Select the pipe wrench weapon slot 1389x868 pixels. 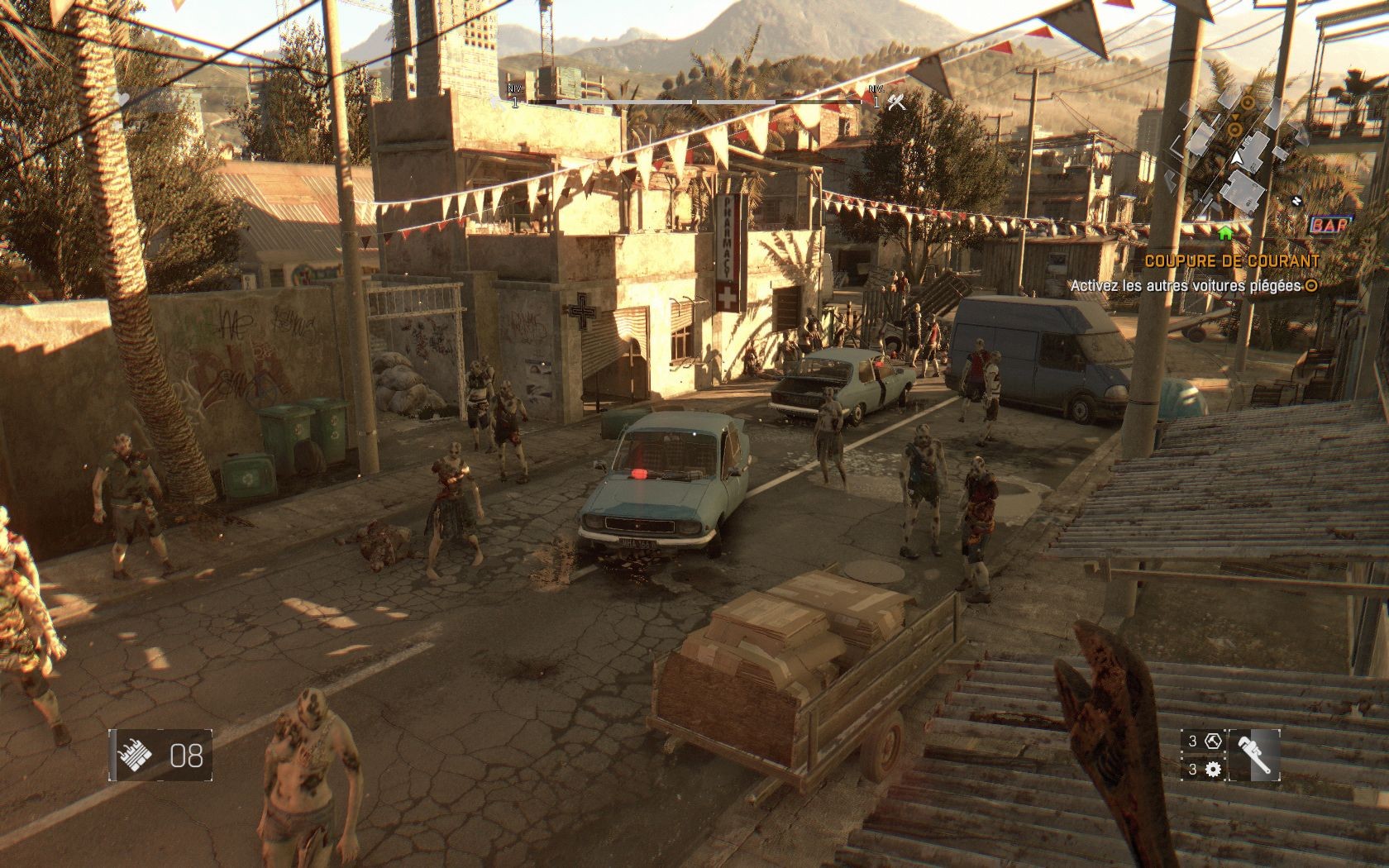point(1254,755)
